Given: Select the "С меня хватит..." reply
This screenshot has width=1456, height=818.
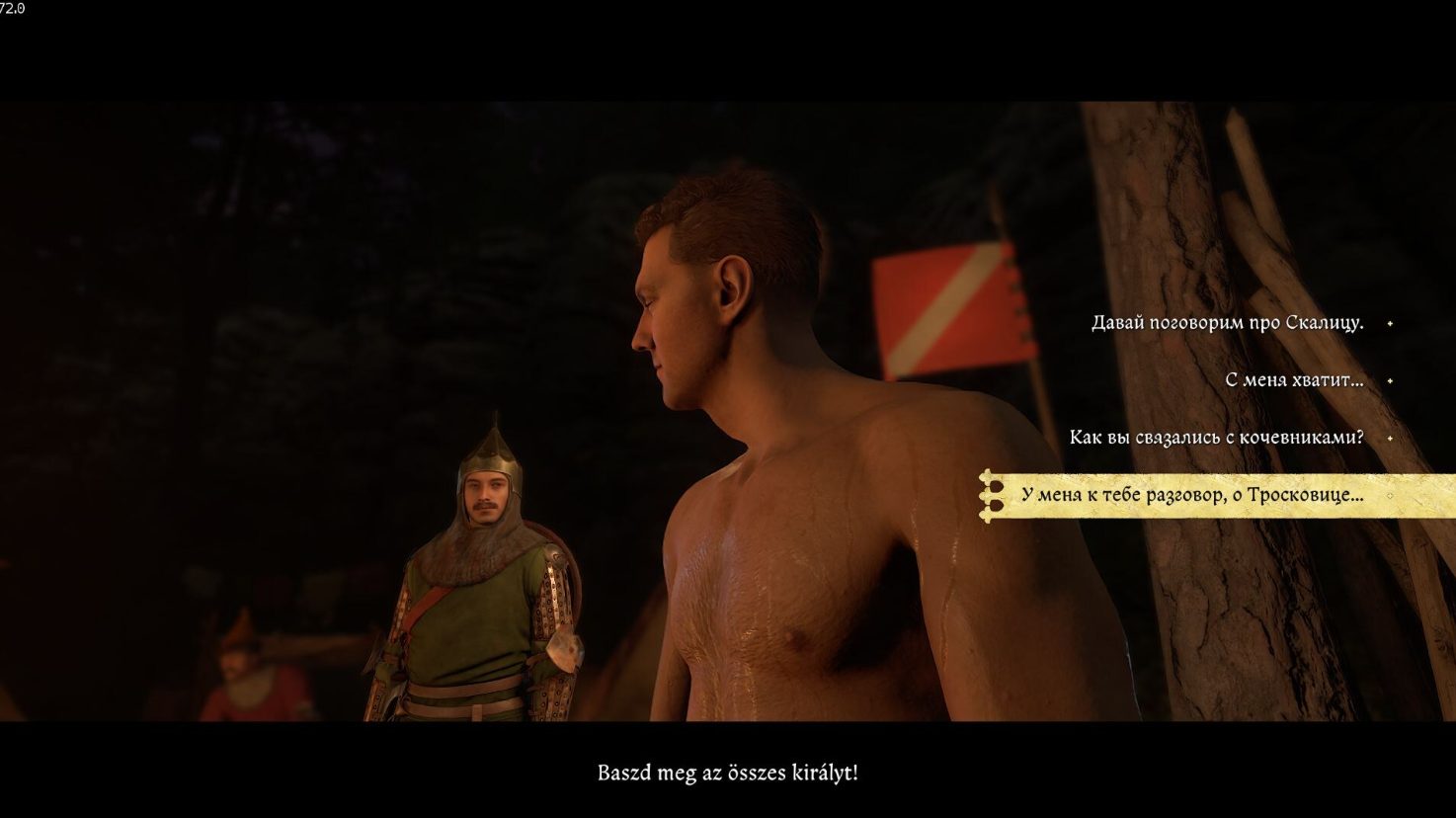Looking at the screenshot, I should tap(1294, 380).
